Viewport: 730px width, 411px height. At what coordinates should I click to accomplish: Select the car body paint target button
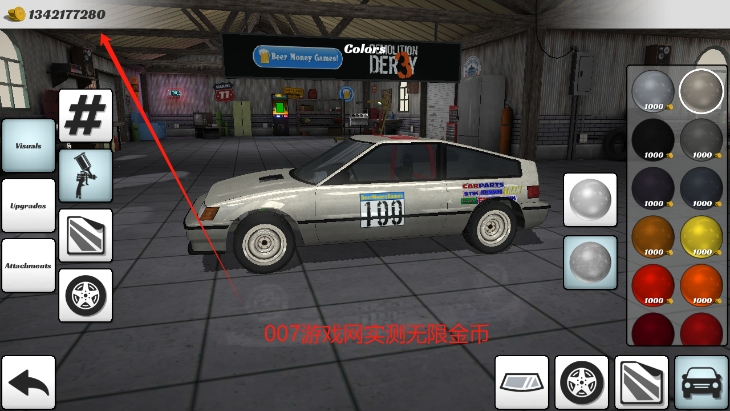[x=701, y=382]
